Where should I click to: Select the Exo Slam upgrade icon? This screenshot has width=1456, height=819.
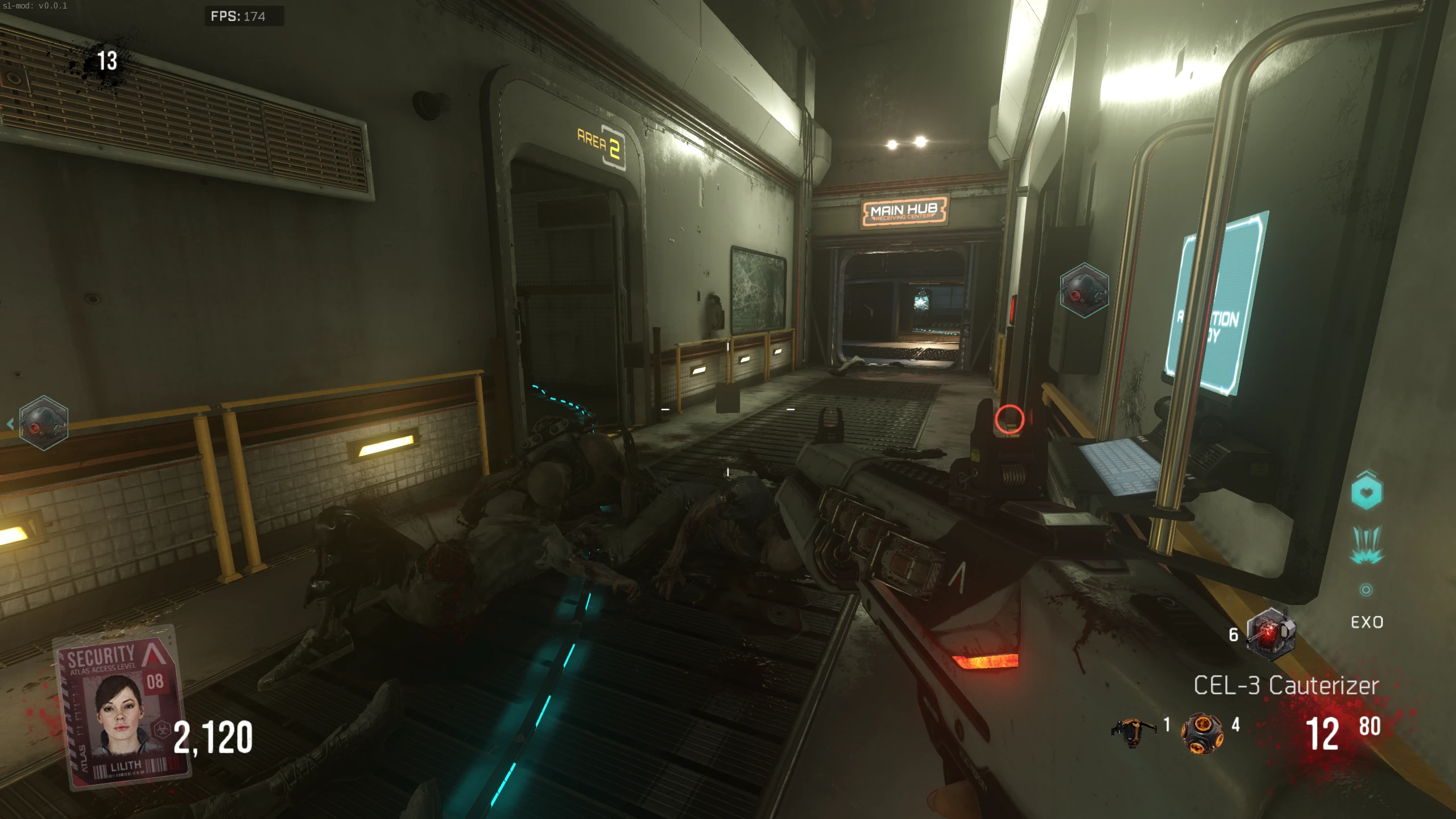click(1366, 546)
